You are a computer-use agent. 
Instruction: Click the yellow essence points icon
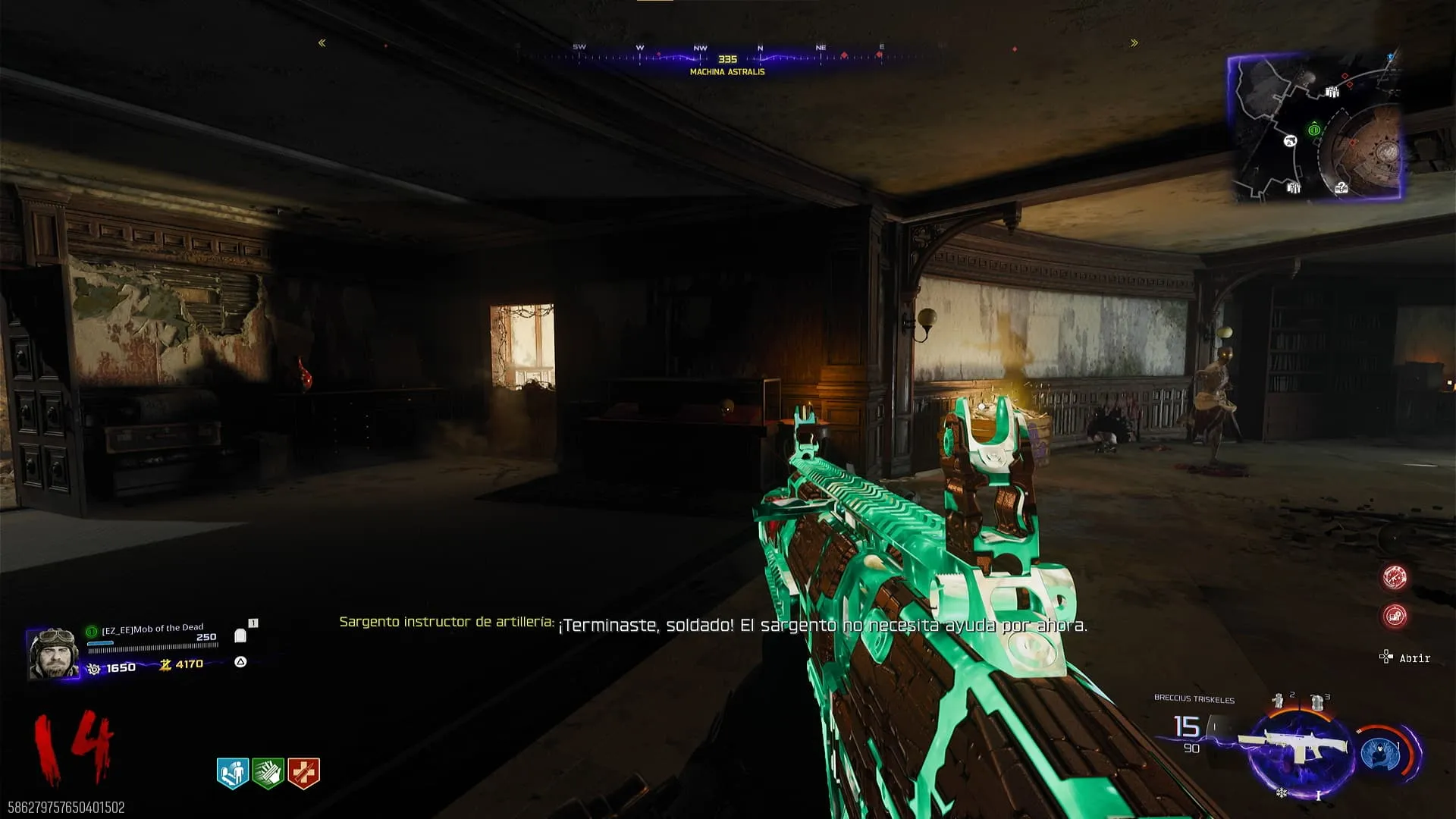point(165,665)
